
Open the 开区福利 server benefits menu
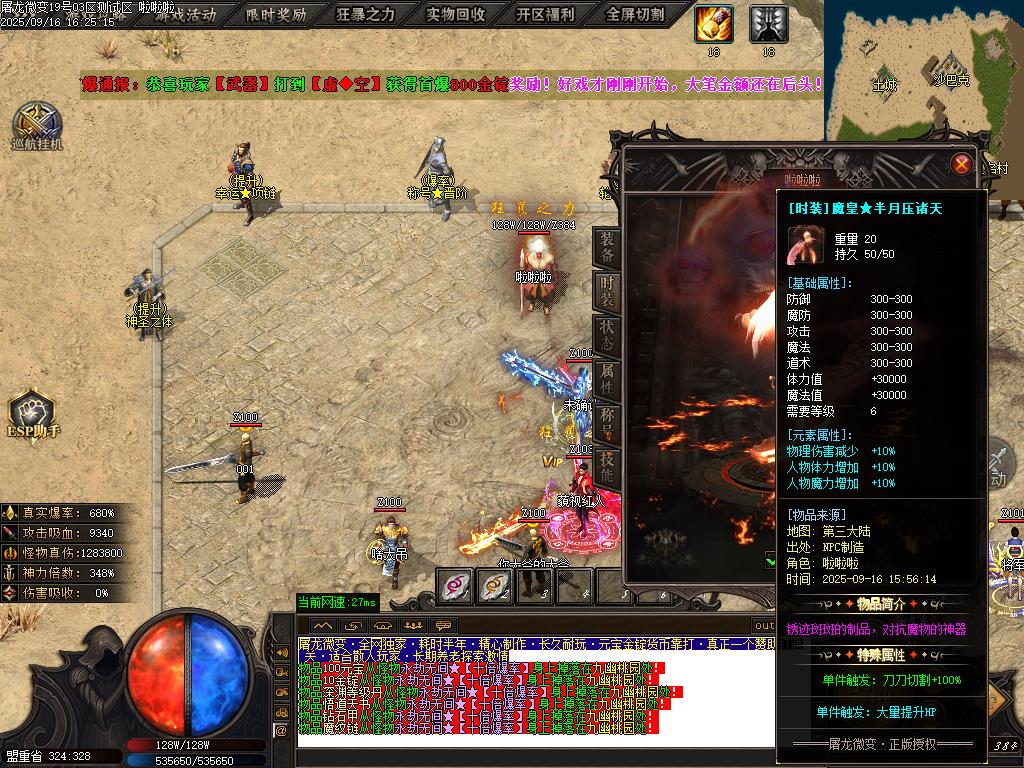545,15
